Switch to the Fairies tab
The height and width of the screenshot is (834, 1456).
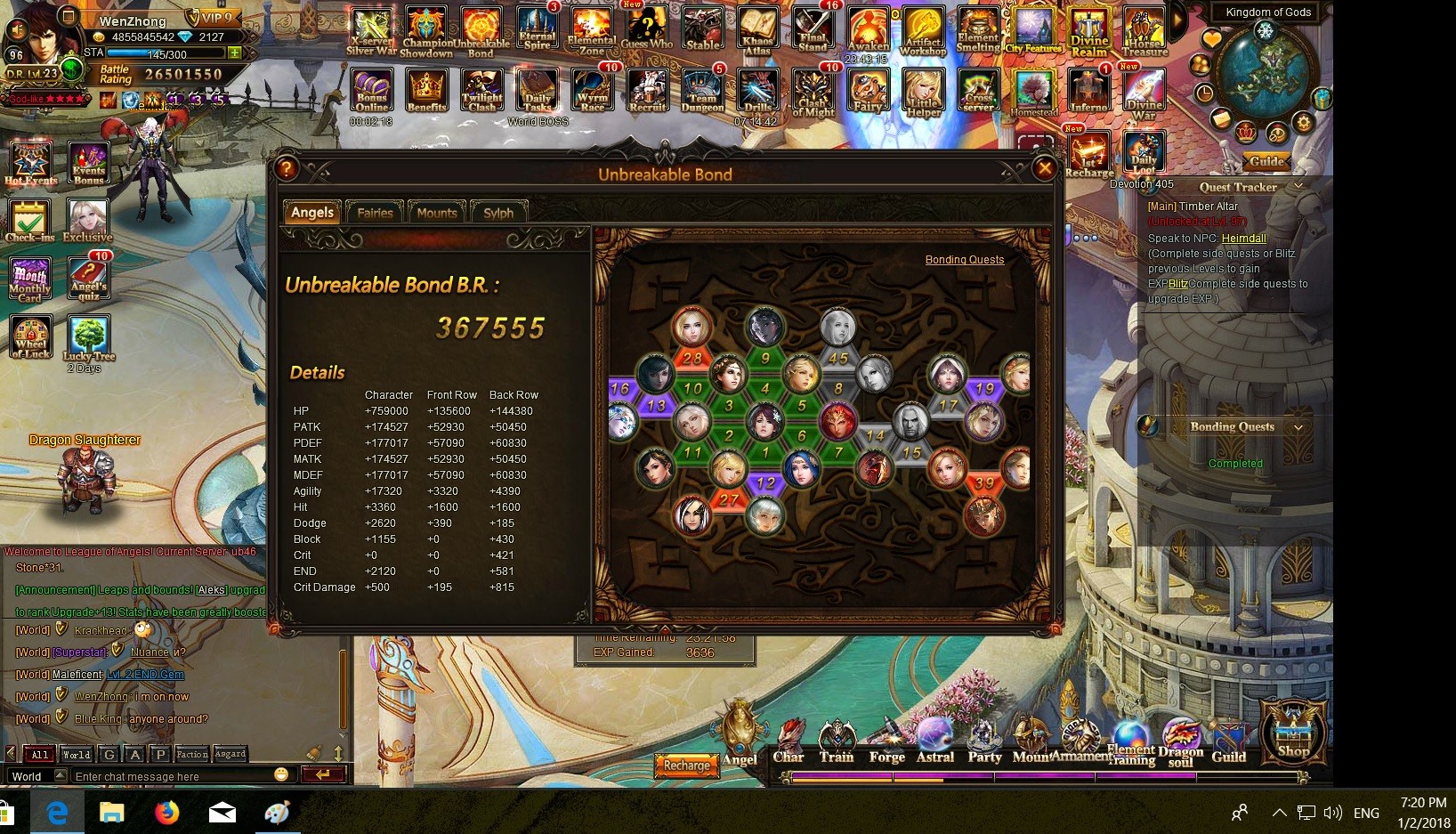point(375,213)
